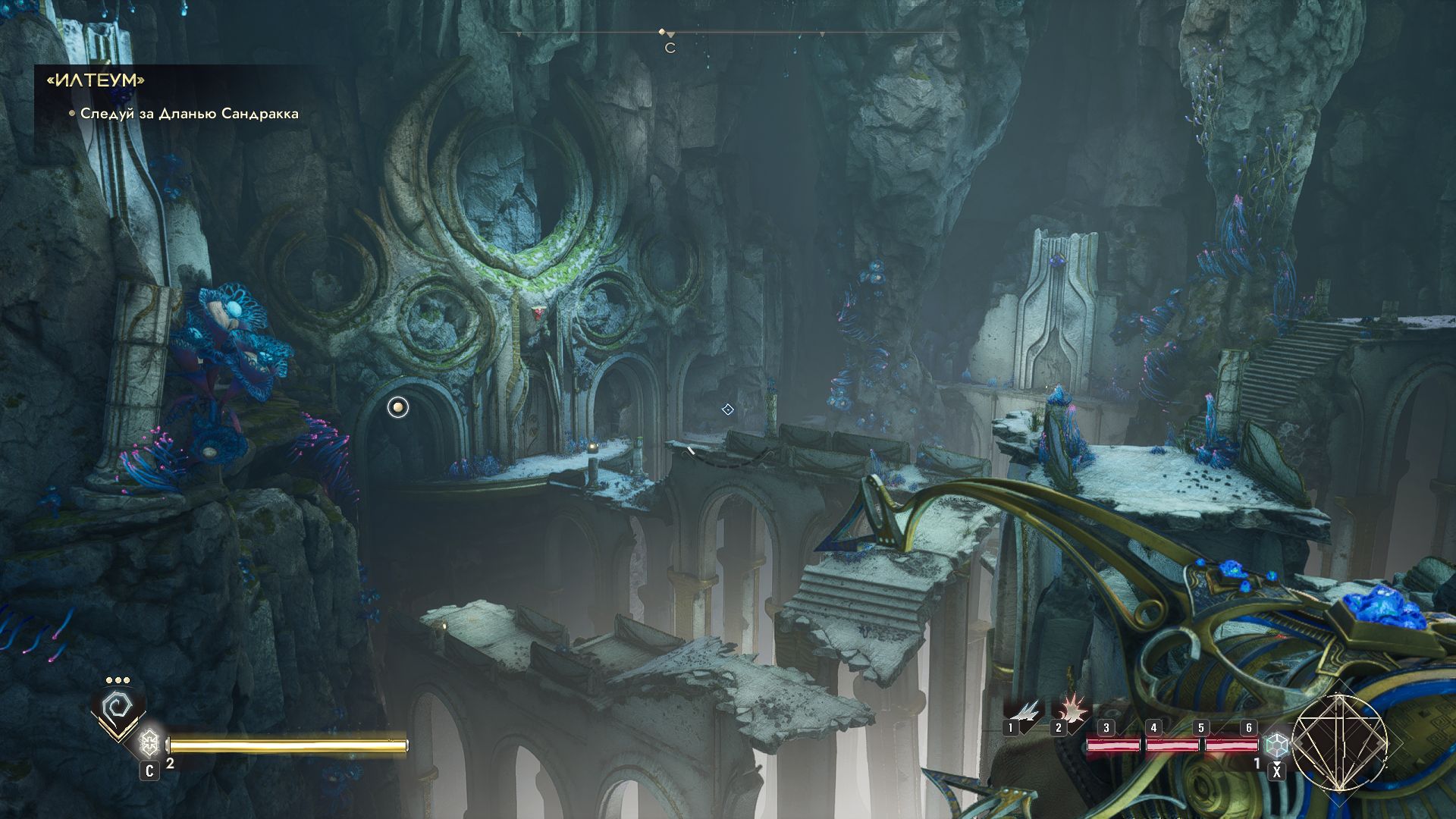The height and width of the screenshot is (819, 1456).
Task: Select the spiral shield ability icon
Action: tap(118, 711)
